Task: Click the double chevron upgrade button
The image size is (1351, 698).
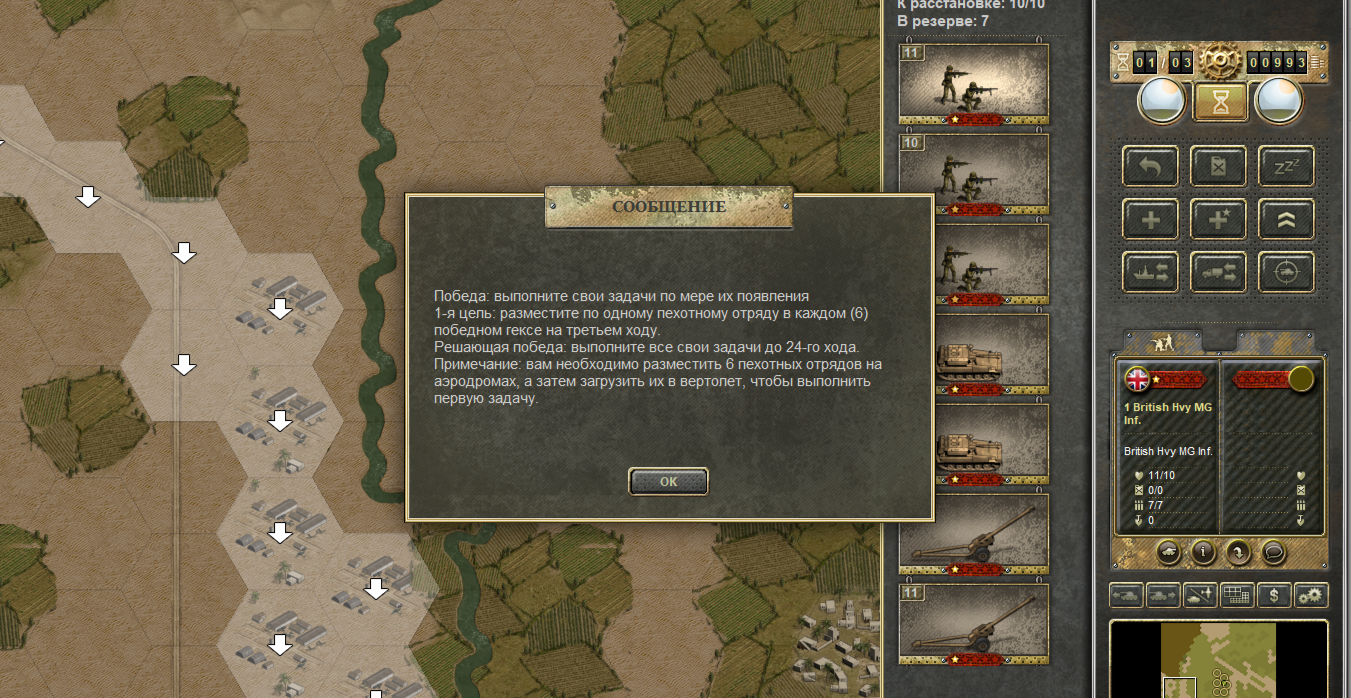Action: click(x=1285, y=219)
